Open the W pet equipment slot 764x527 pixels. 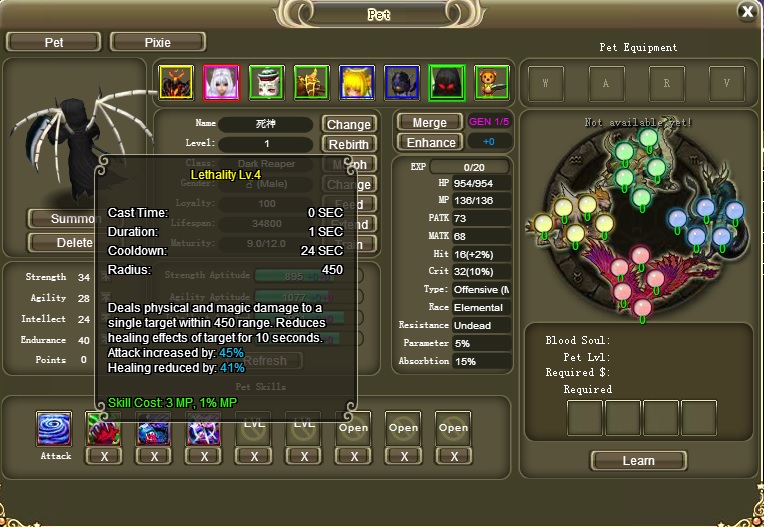[546, 84]
